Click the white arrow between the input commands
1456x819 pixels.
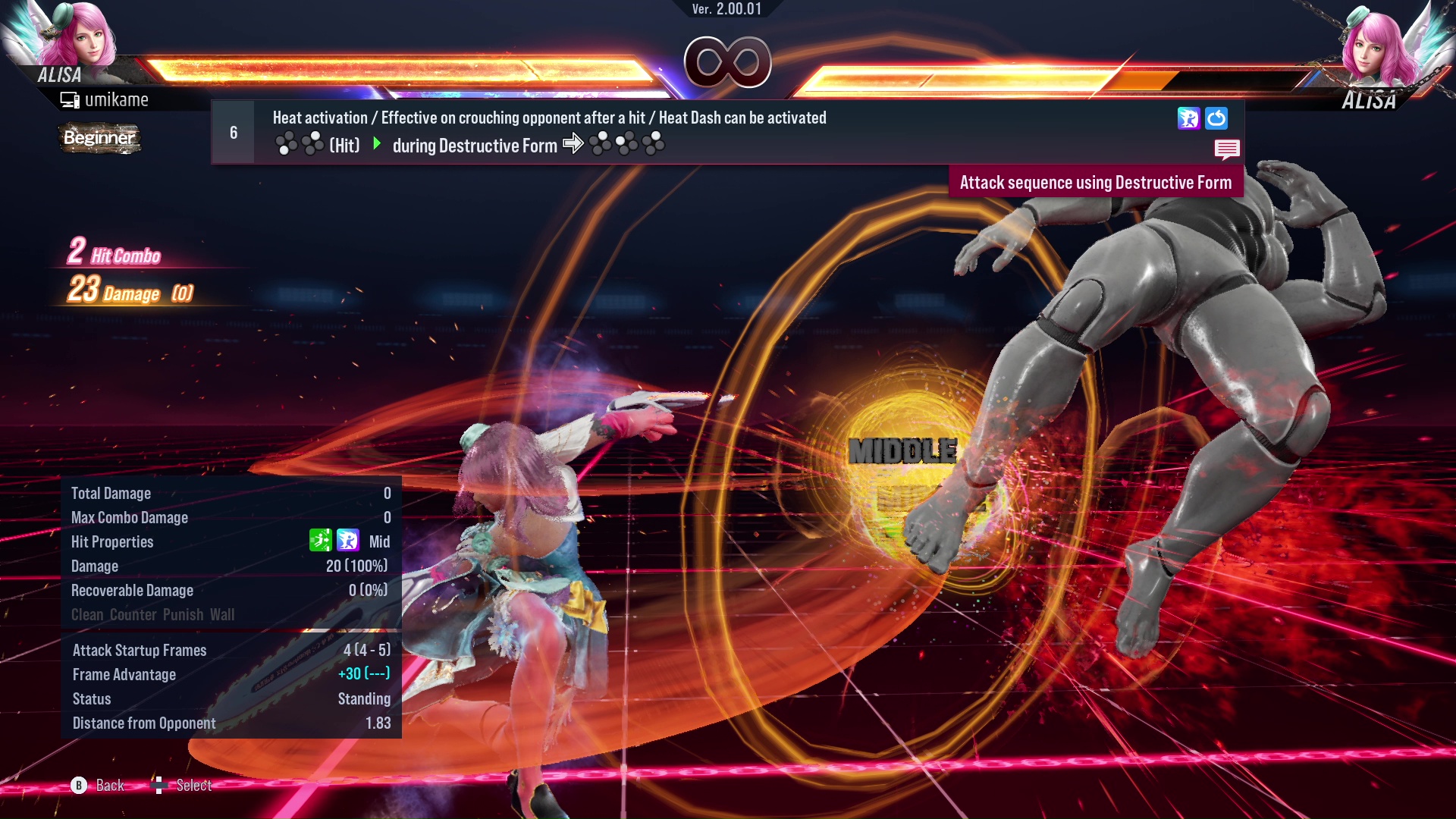click(573, 143)
